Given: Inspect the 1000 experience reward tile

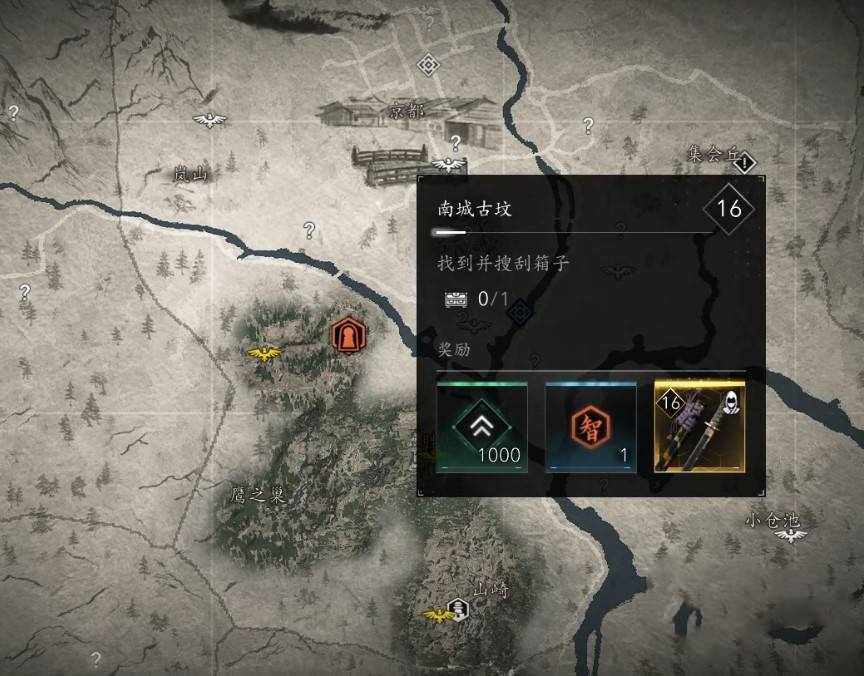Looking at the screenshot, I should coord(482,427).
